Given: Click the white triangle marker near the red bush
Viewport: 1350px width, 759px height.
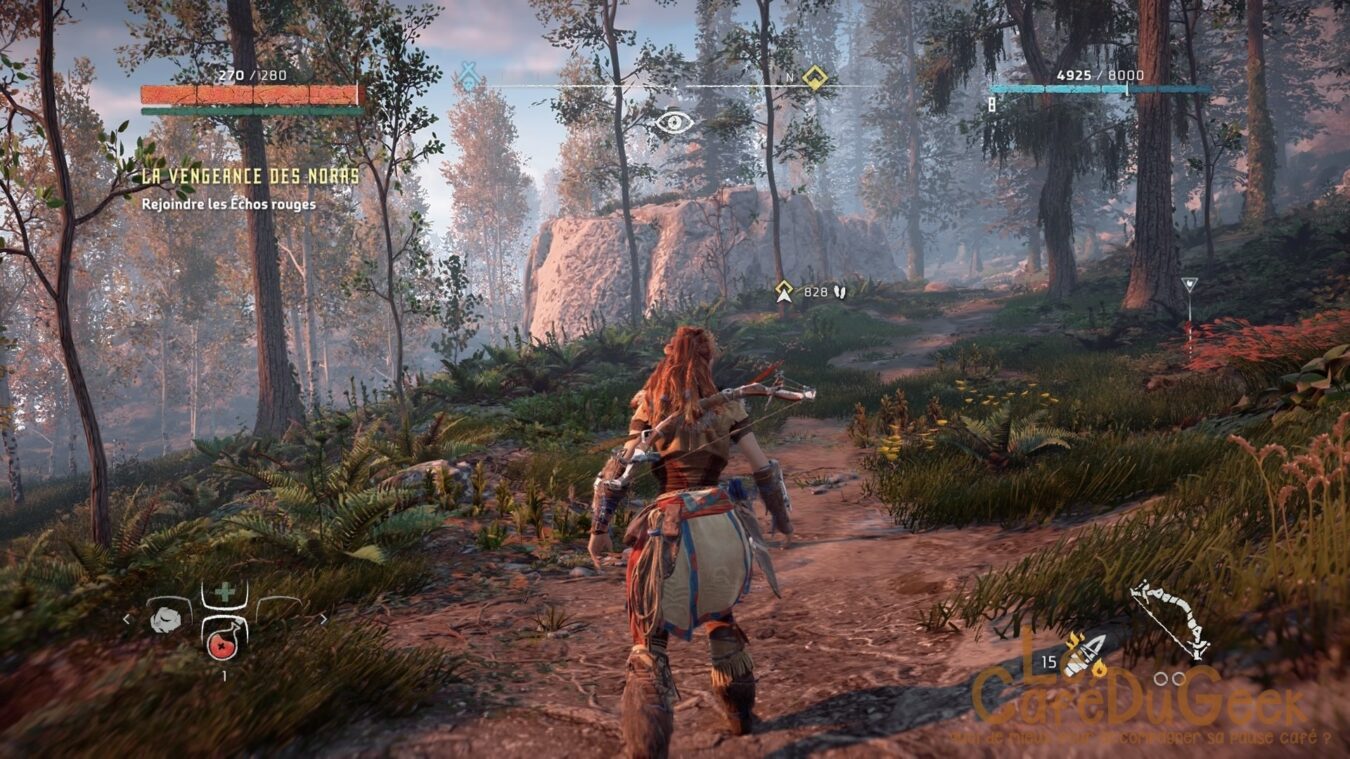Looking at the screenshot, I should (x=1188, y=285).
